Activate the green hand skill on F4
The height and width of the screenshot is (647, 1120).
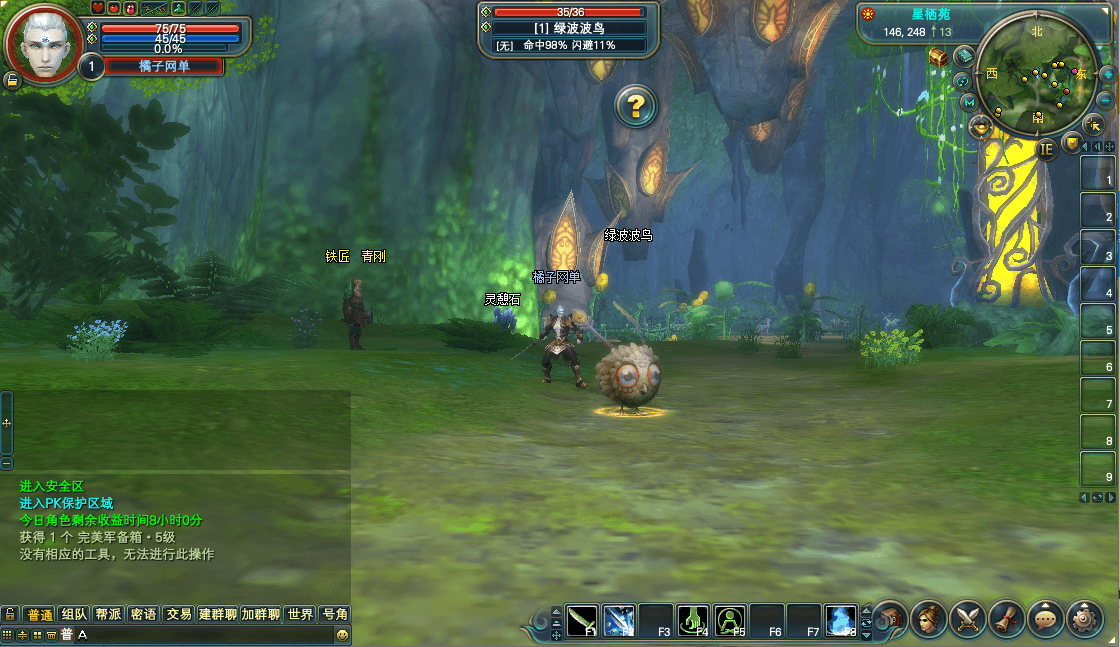click(x=693, y=621)
